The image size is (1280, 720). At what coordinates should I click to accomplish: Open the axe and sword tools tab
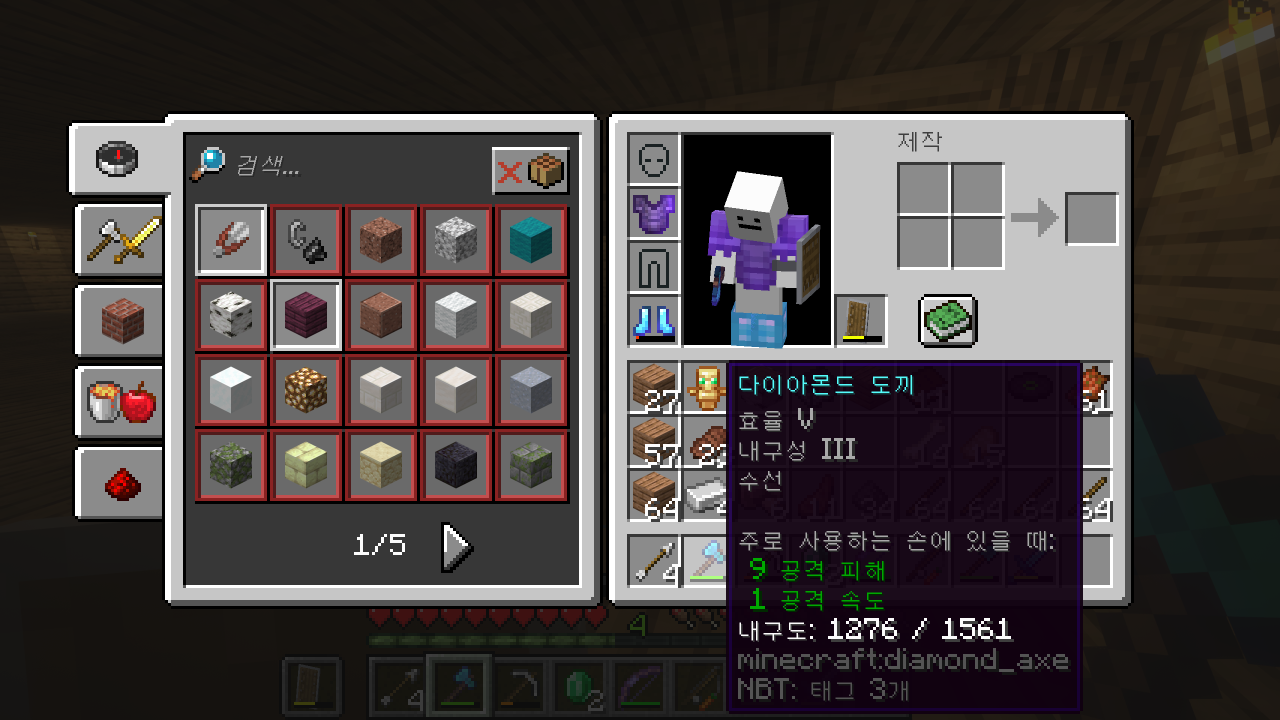(122, 240)
